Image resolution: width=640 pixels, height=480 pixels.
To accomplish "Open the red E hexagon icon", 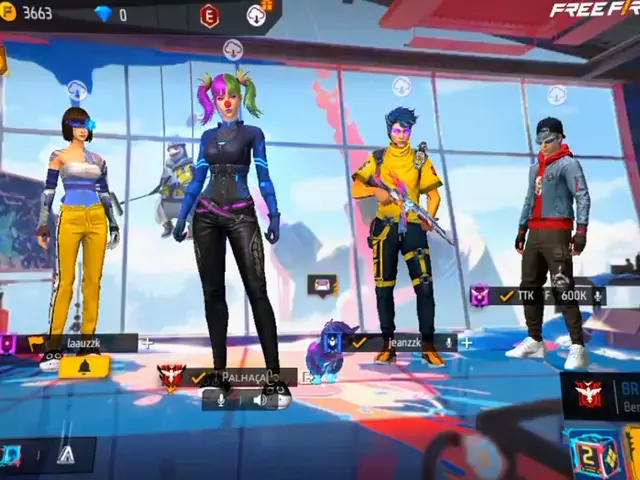I will coord(209,15).
